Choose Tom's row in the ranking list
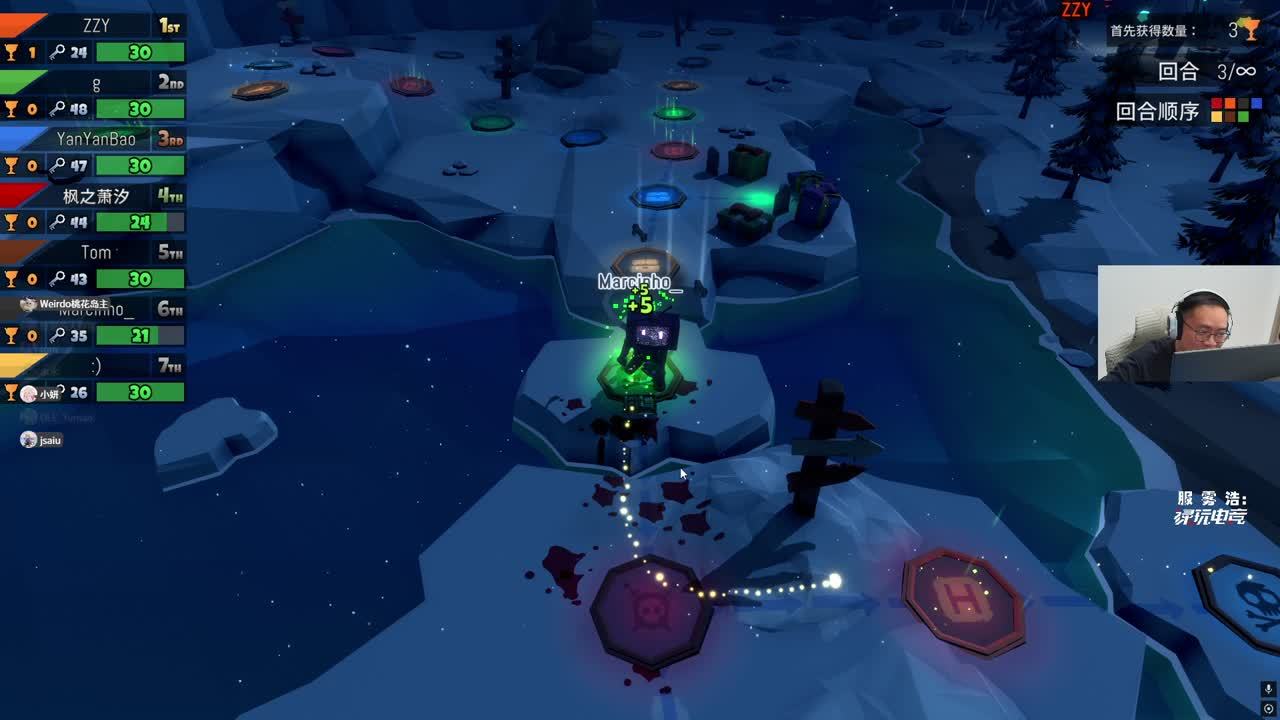Viewport: 1280px width, 720px height. tap(95, 265)
